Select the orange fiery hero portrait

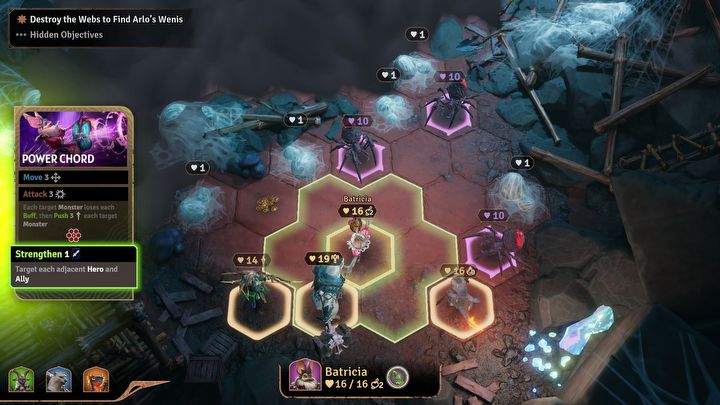(x=95, y=380)
